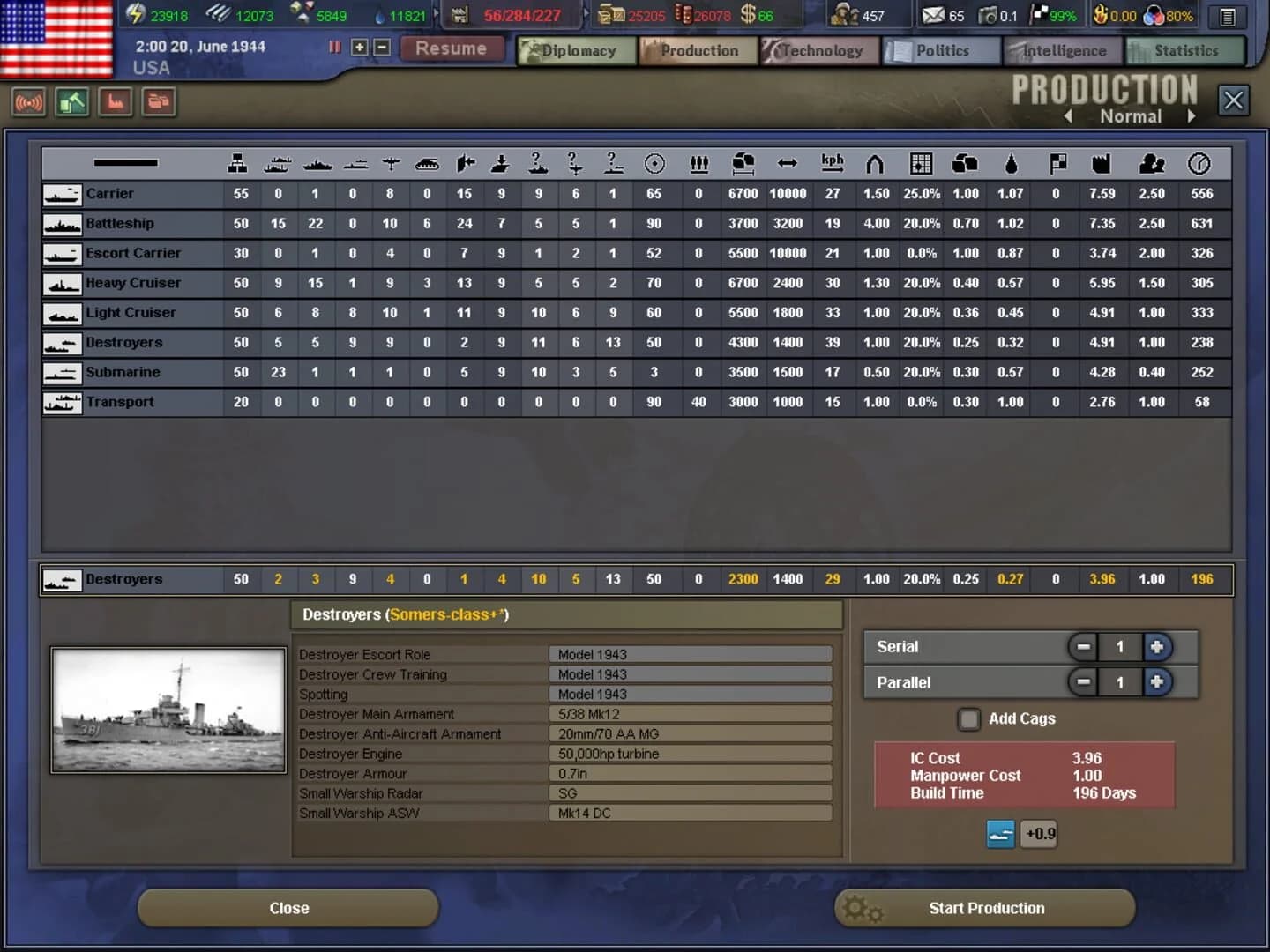Click the factory icon in the production toolbar
Screen dimensions: 1270x952
click(x=116, y=102)
